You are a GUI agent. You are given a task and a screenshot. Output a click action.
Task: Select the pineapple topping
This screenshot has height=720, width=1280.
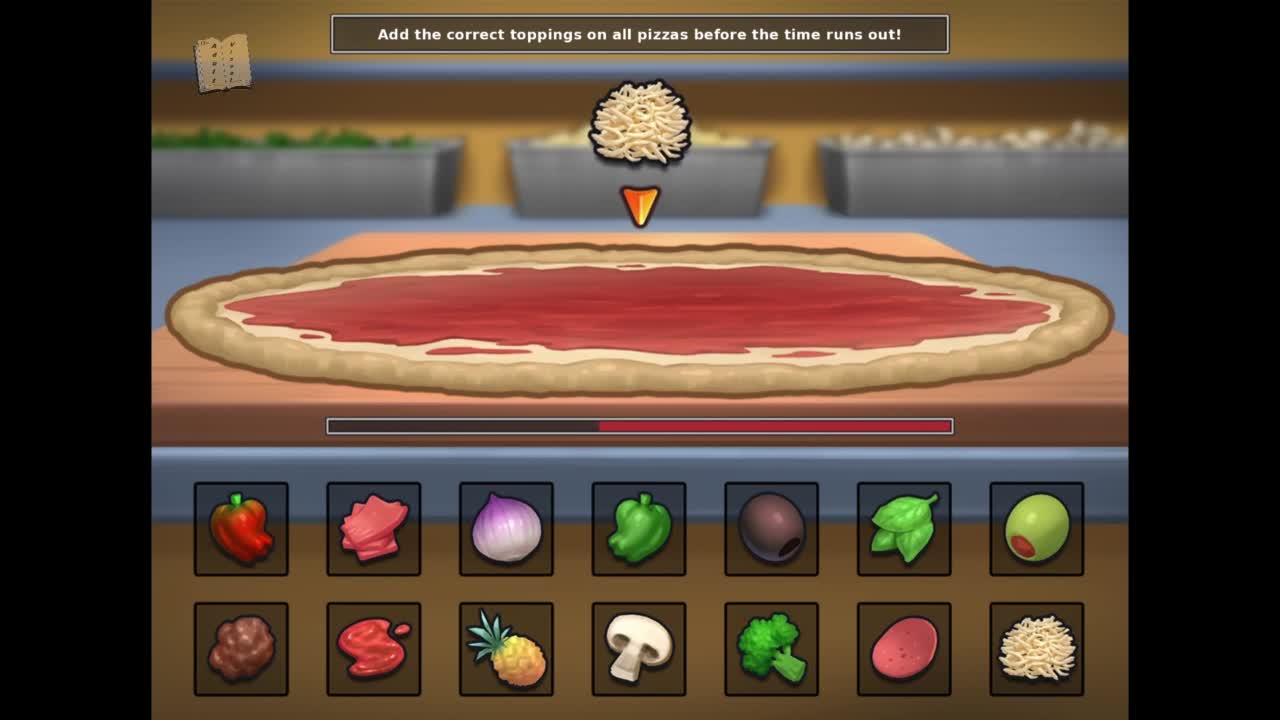[x=506, y=649]
